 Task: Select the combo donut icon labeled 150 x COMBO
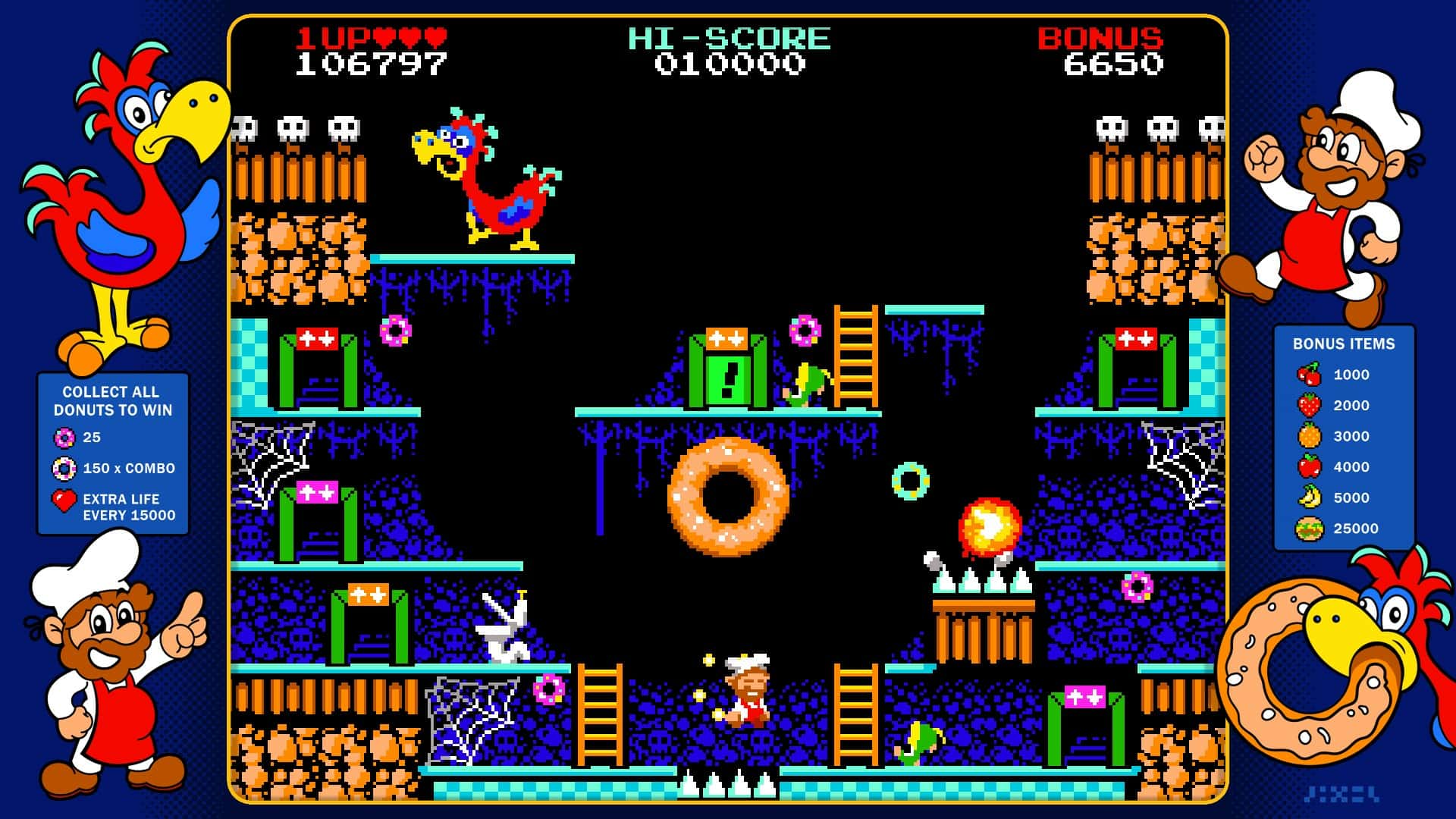coord(65,469)
